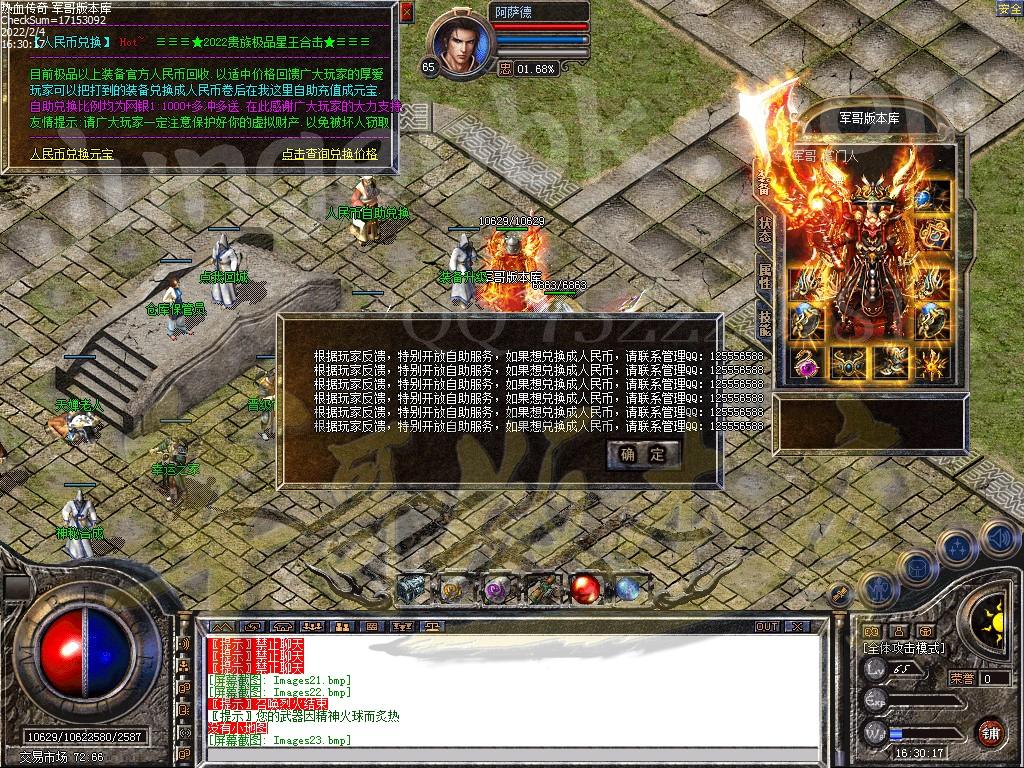Select the golden sunburst charm equipment slot
Screen dimensions: 1024x768
pos(933,364)
